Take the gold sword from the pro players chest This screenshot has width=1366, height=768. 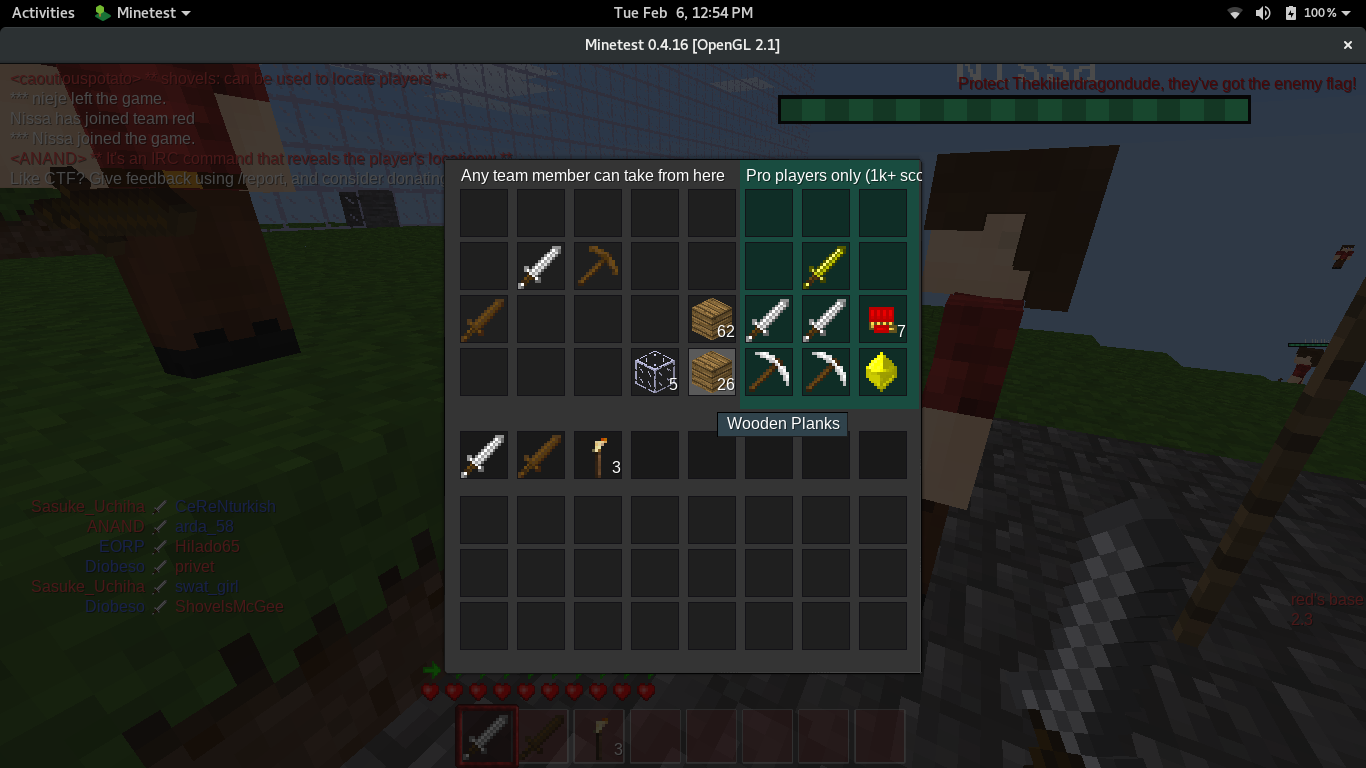tap(825, 265)
